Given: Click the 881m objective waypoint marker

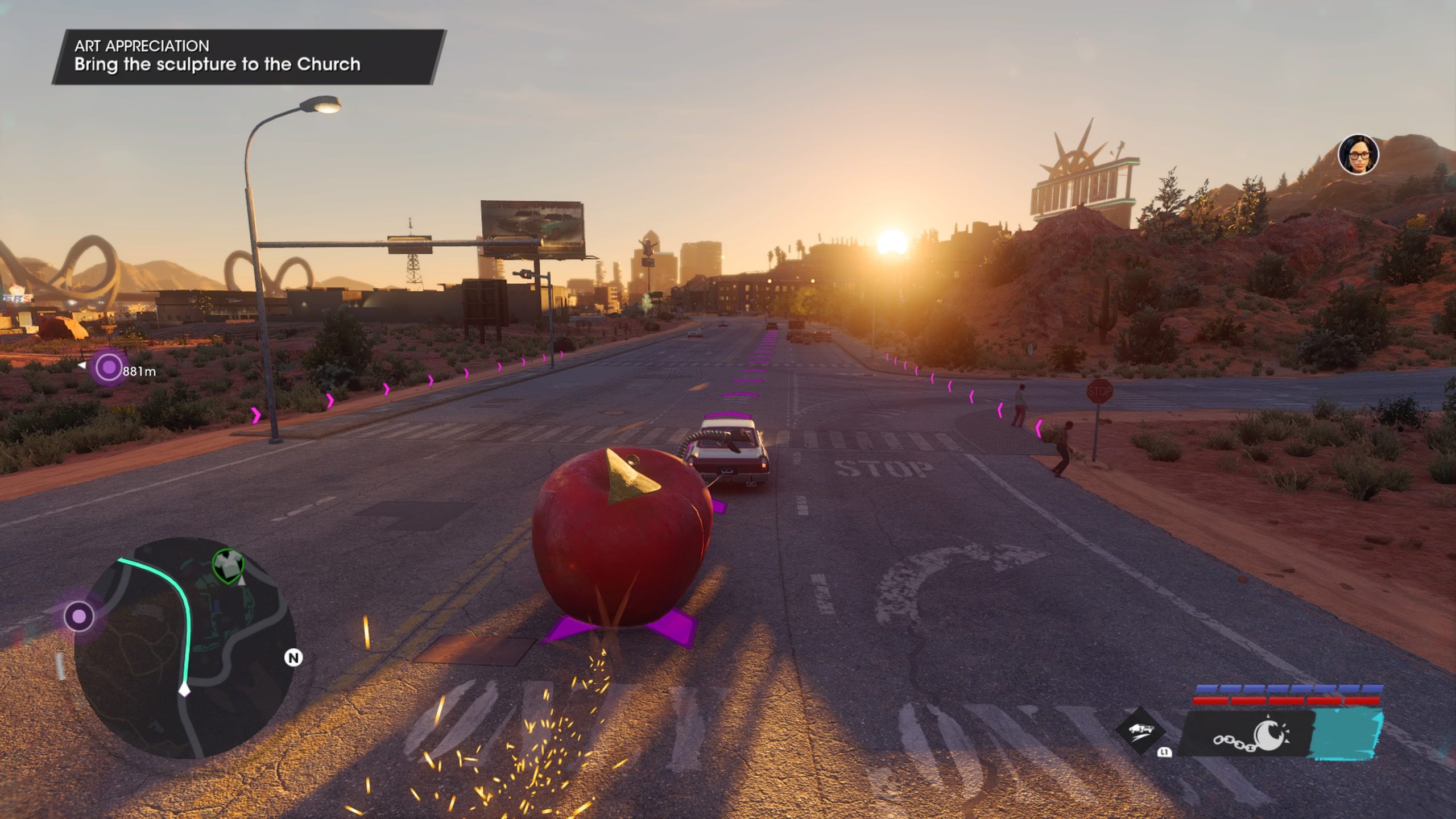Looking at the screenshot, I should pos(108,368).
